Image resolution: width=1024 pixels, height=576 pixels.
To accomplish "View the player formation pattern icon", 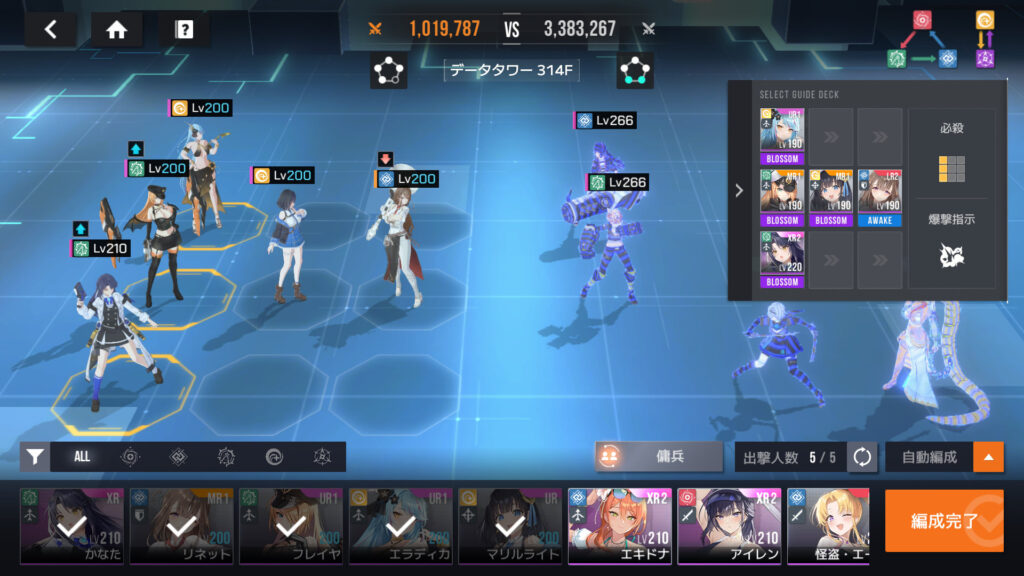I will tap(388, 70).
